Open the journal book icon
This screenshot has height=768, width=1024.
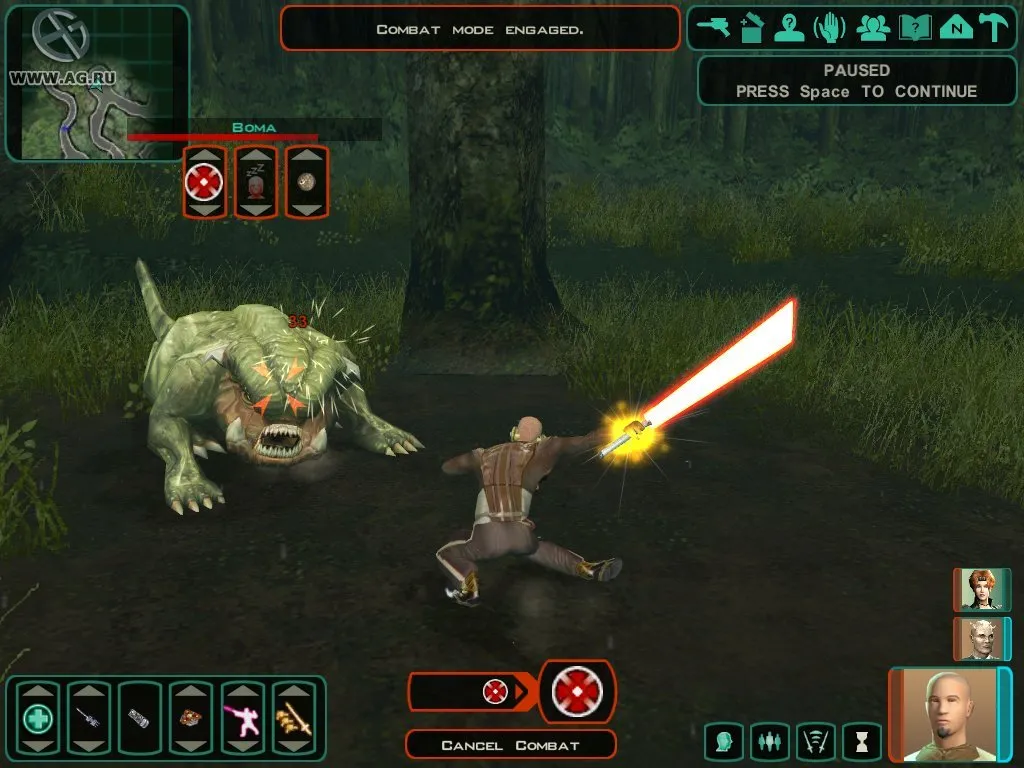[915, 28]
